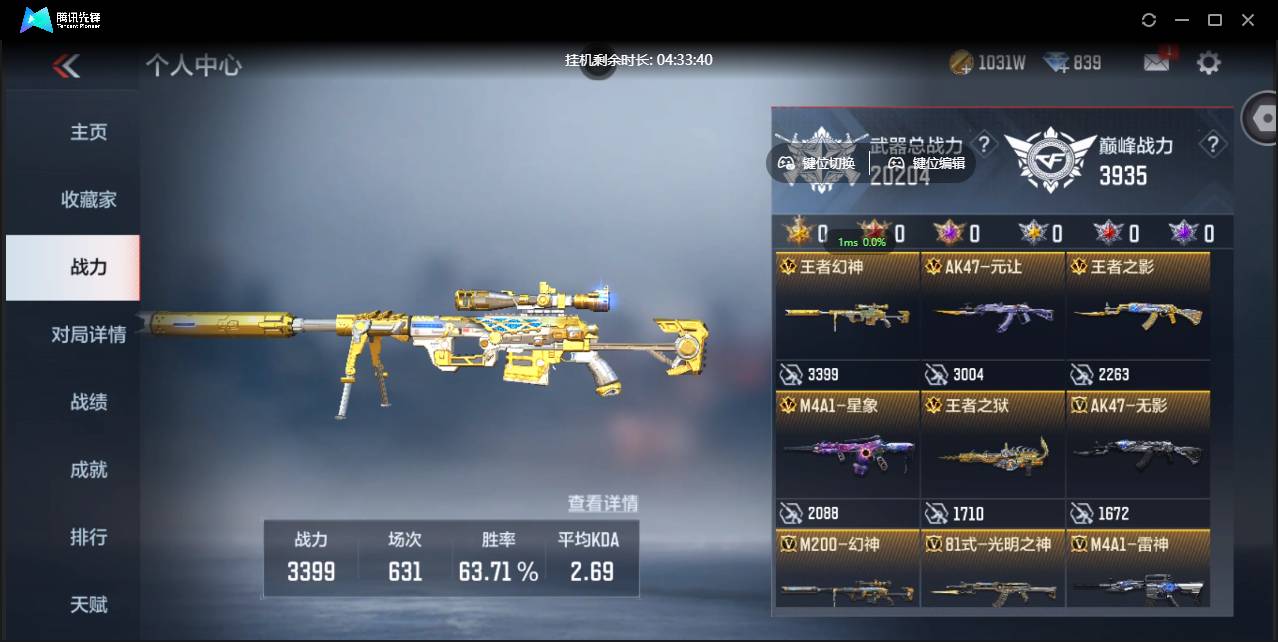Open the 天赋 tab
Viewport: 1278px width, 642px height.
pyautogui.click(x=88, y=604)
